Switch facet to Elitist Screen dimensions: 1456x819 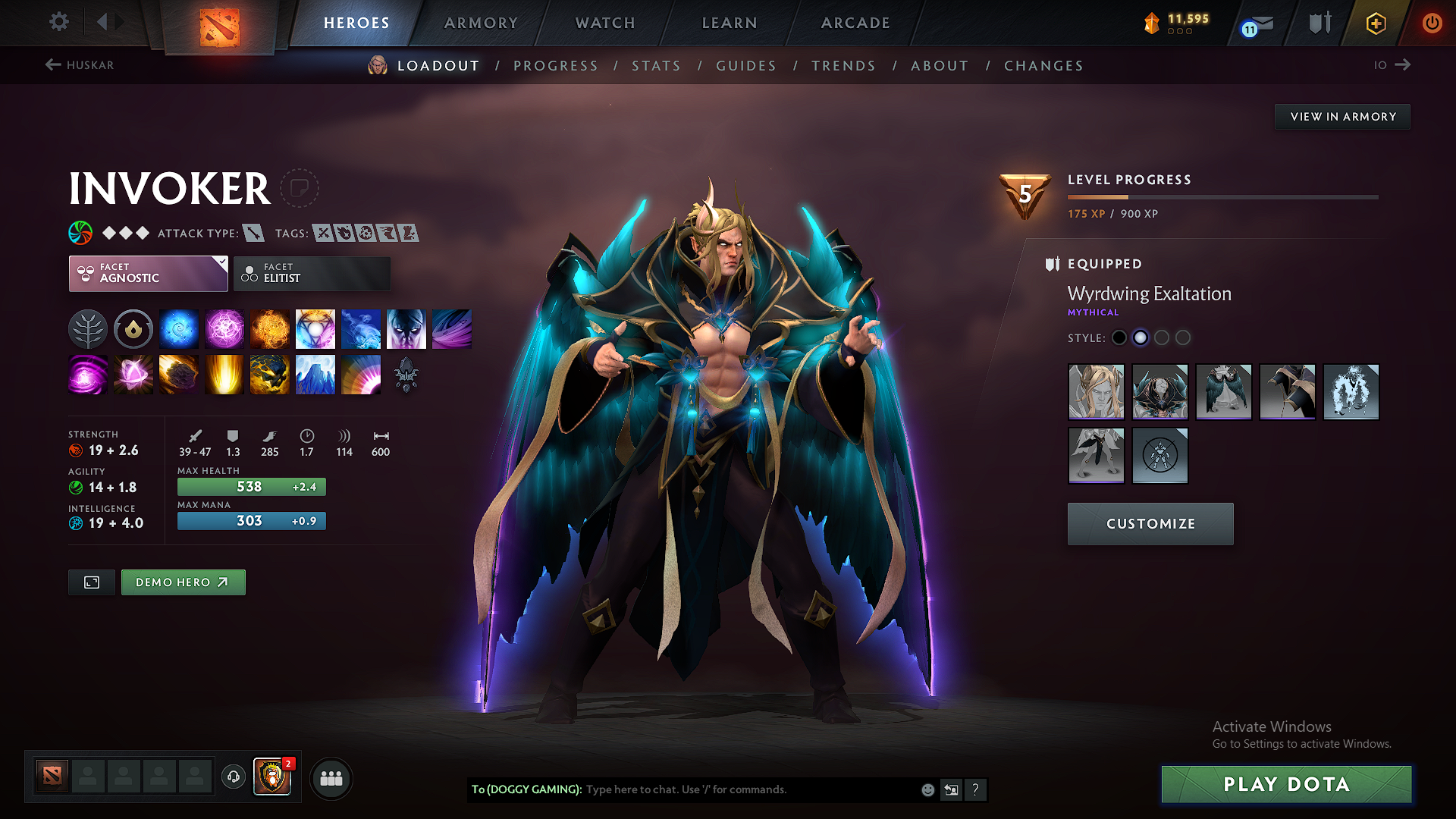click(x=312, y=273)
